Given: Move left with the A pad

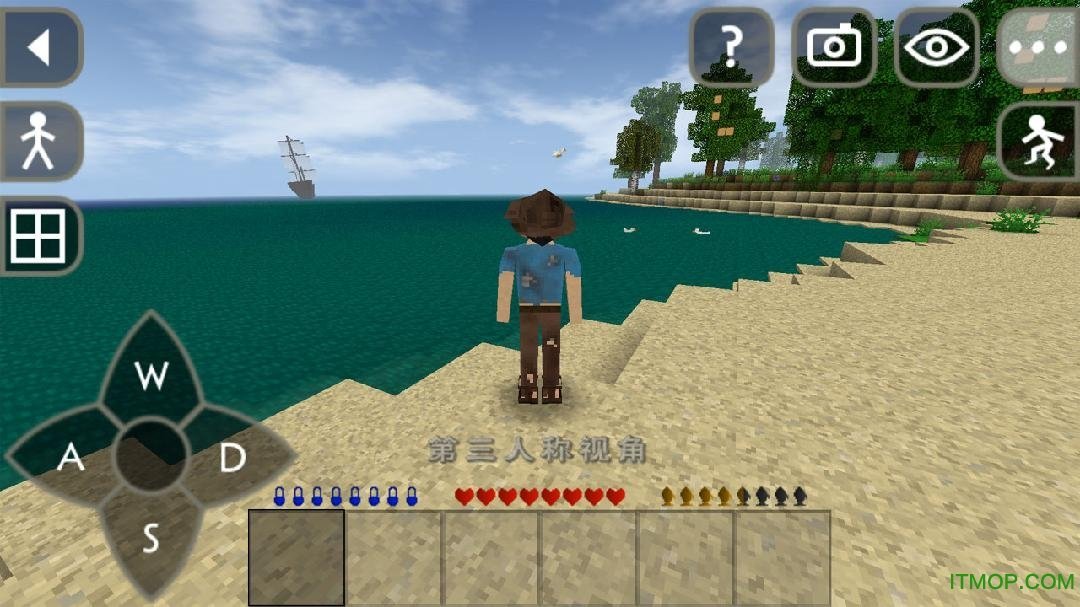Looking at the screenshot, I should click(70, 457).
